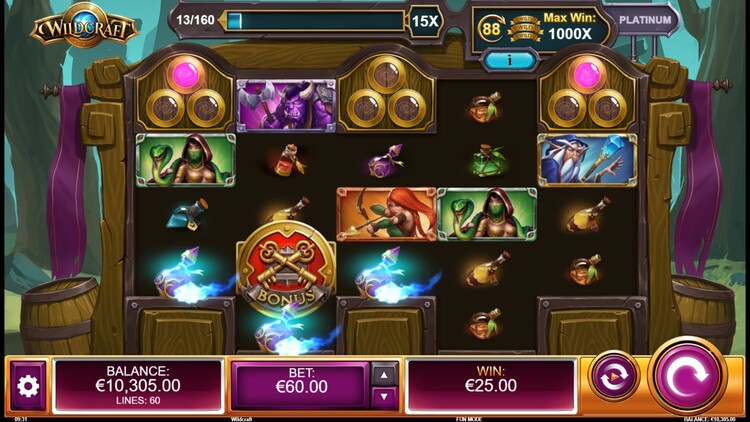750x422 pixels.
Task: Open the settings gear menu
Action: (28, 386)
